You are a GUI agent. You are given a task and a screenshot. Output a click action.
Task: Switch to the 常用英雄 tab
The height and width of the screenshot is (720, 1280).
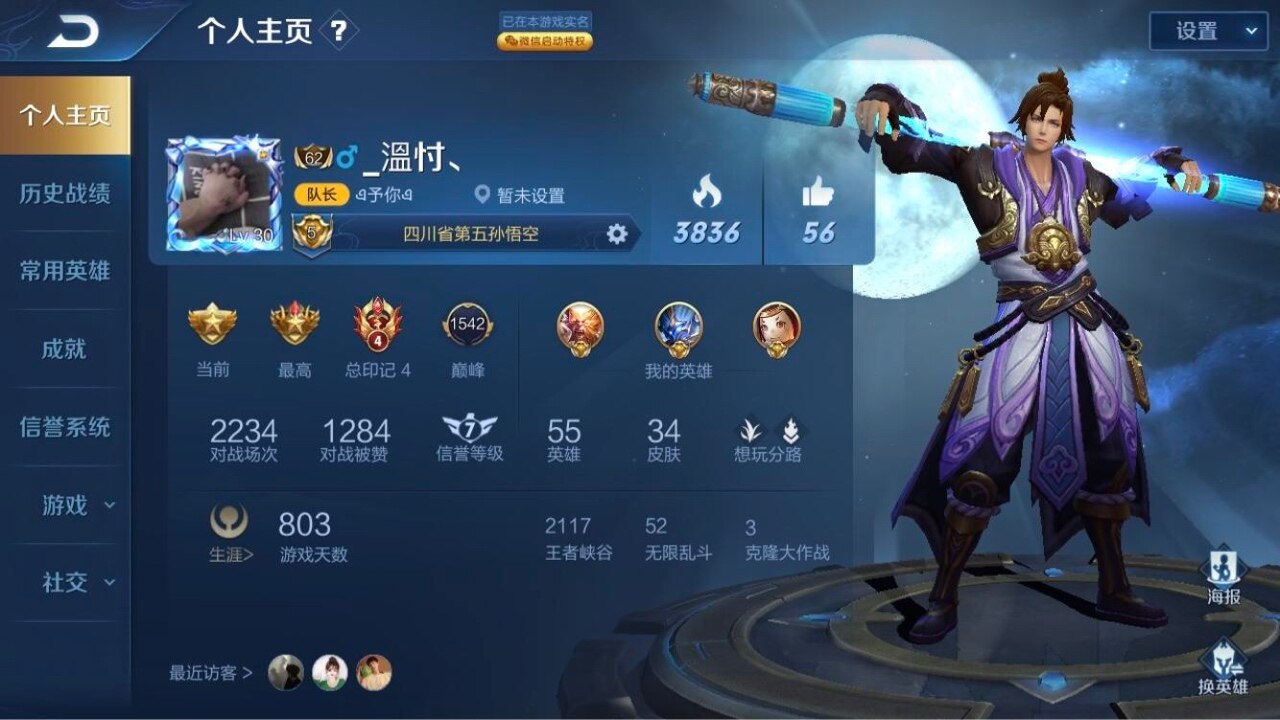(x=65, y=271)
